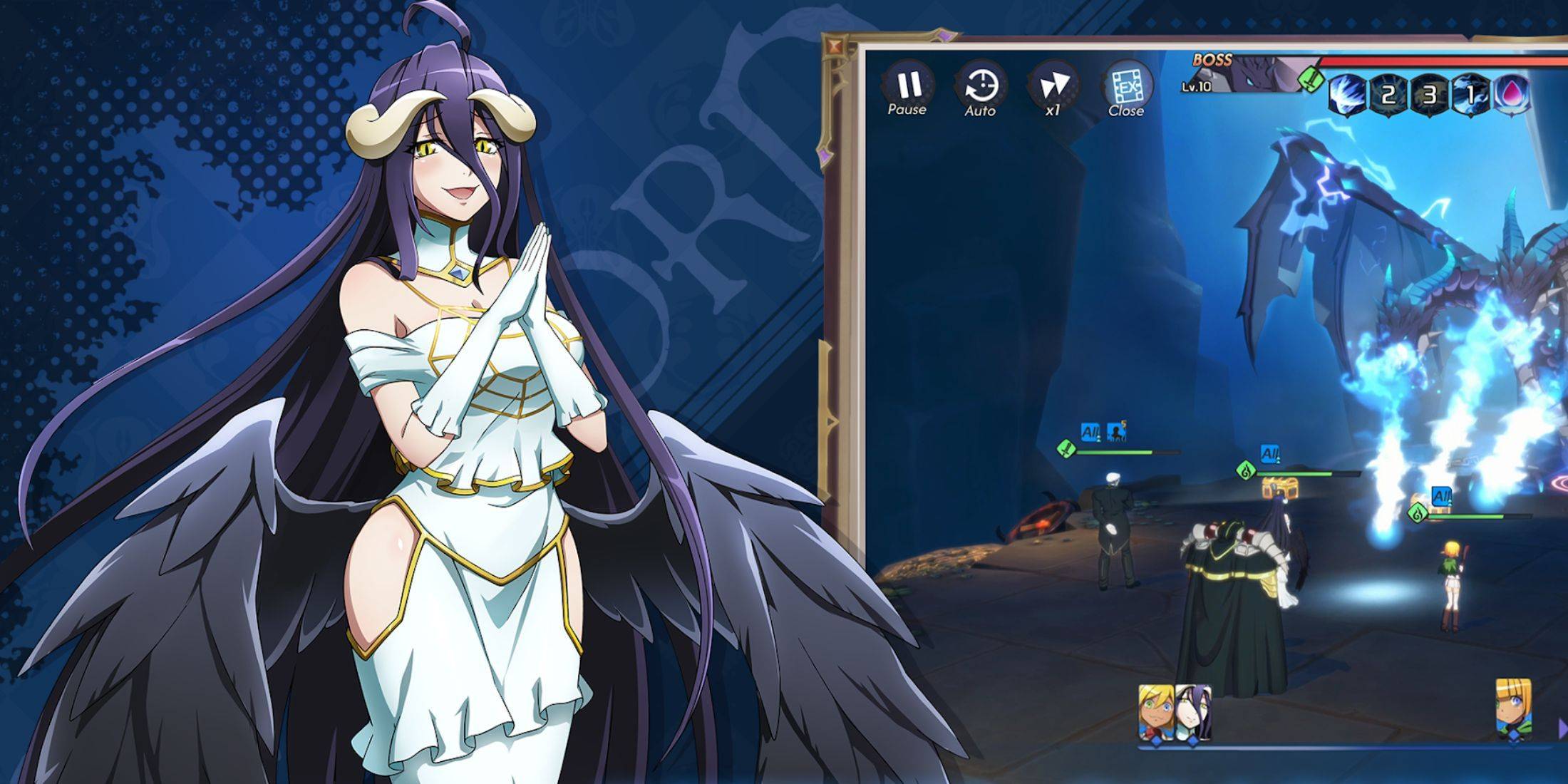Select the first skill card with slash effect
Screen dimensions: 1568x784
pos(1347,95)
